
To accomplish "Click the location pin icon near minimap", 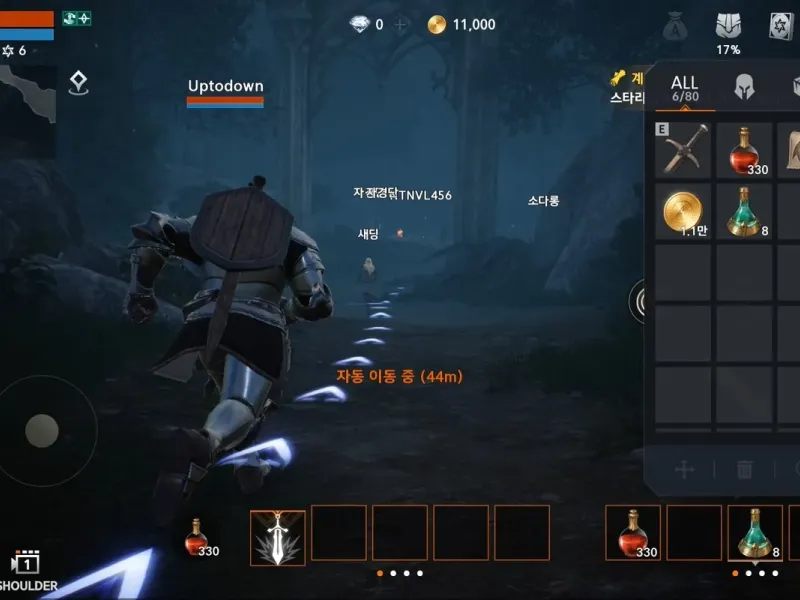I will click(x=79, y=83).
